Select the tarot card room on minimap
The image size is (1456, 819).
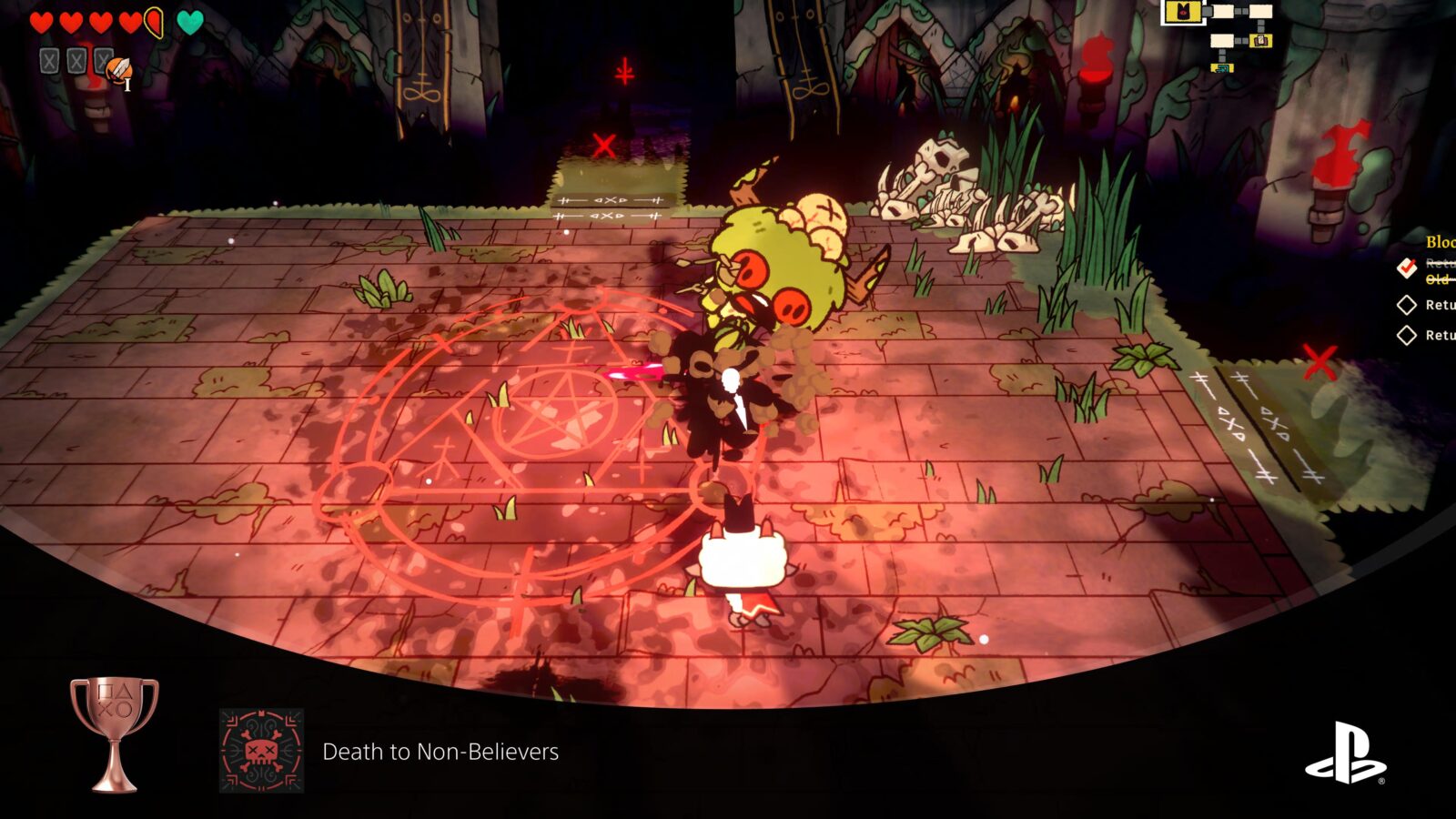tap(1260, 41)
